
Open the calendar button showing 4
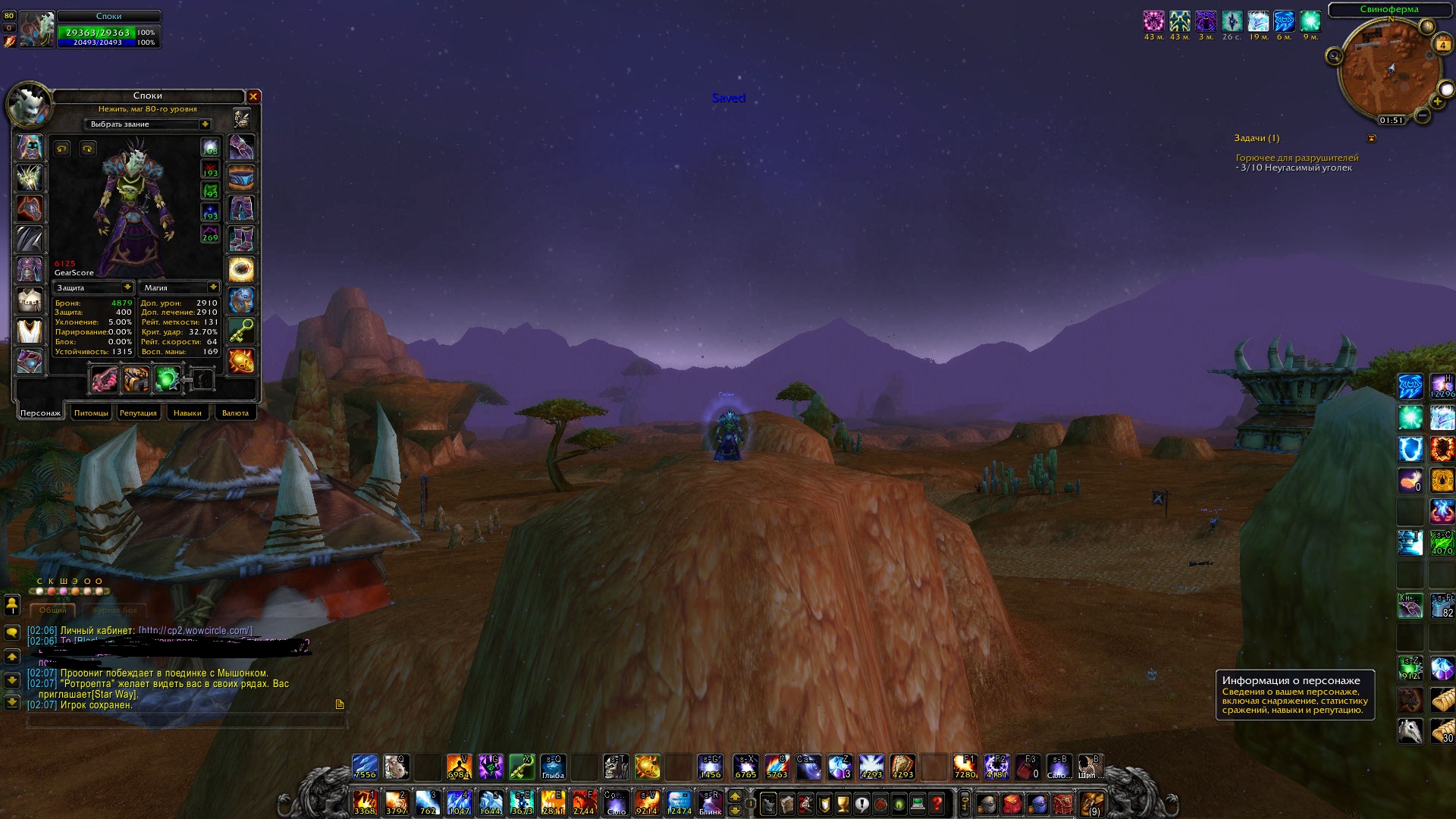coord(1442,45)
